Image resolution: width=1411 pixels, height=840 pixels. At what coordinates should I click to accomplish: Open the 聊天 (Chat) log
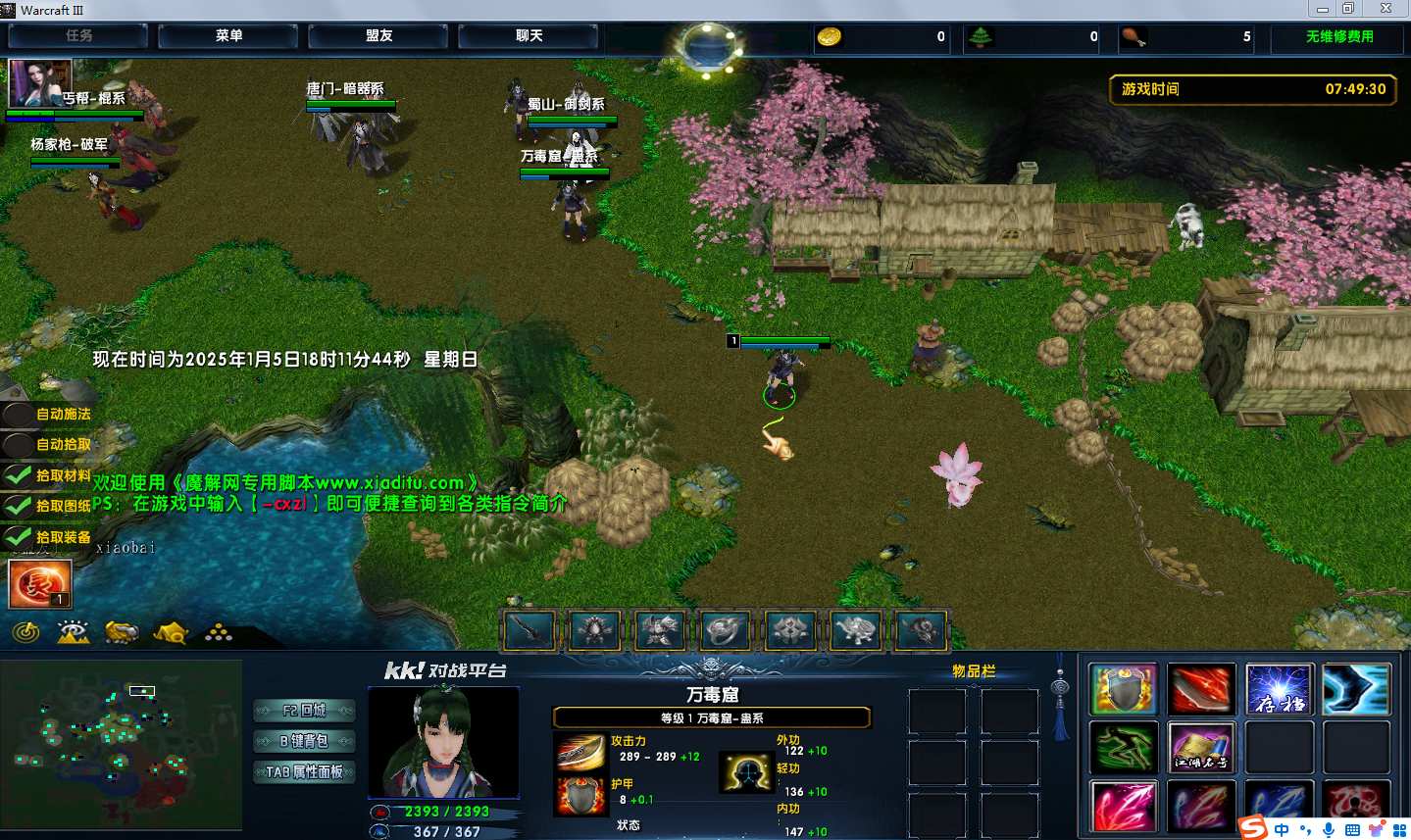[529, 36]
